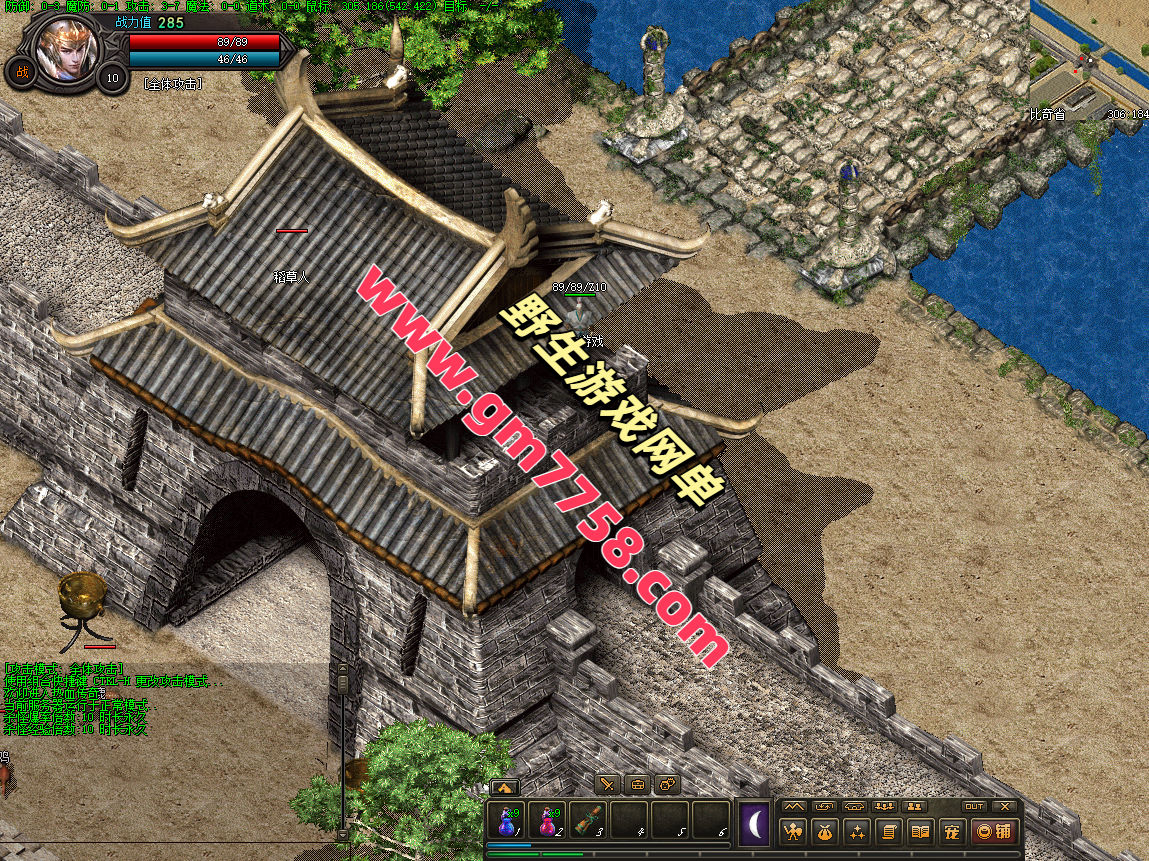1149x861 pixels.
Task: Open the skills panel with sparkle icon
Action: (x=856, y=831)
